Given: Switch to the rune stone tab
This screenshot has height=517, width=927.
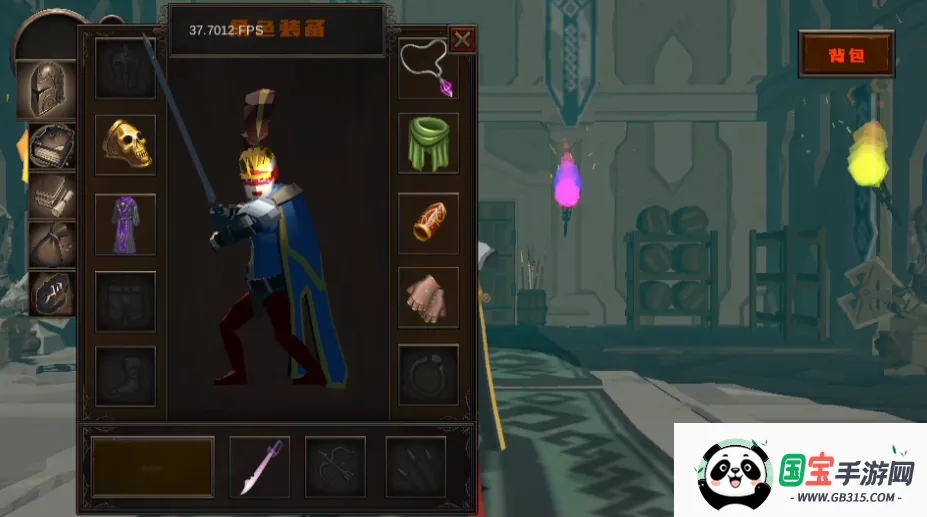Looking at the screenshot, I should point(50,292).
